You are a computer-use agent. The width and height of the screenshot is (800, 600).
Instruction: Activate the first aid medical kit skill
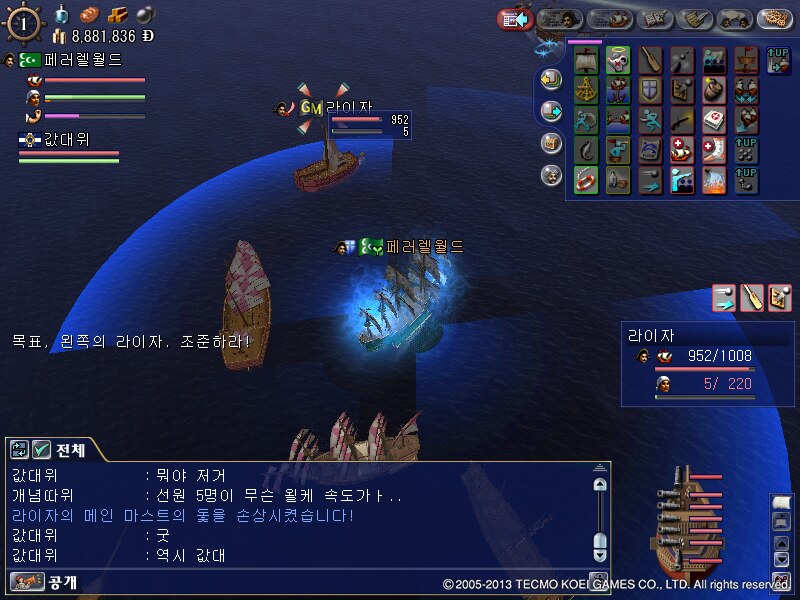coord(714,121)
